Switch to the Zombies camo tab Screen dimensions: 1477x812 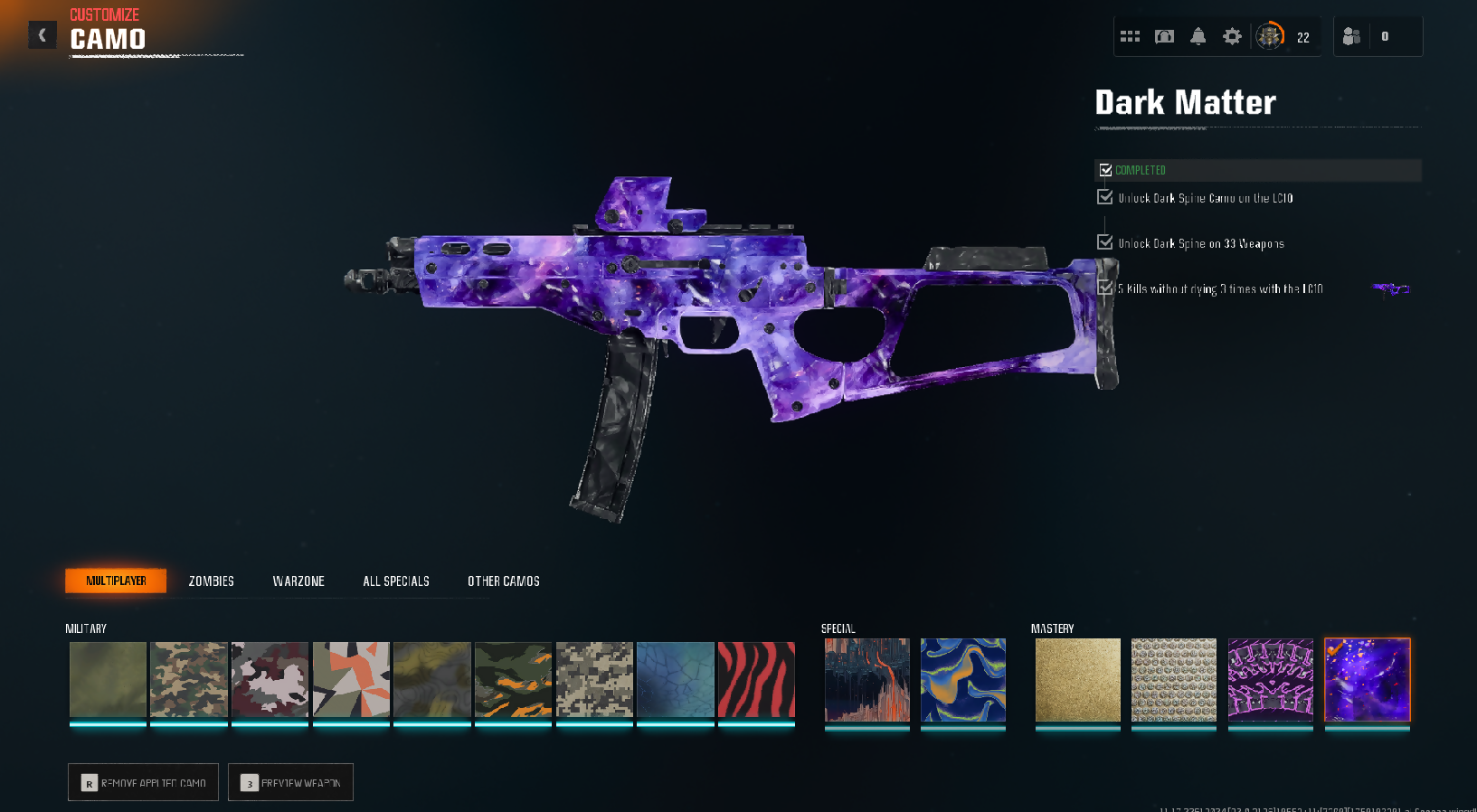[x=211, y=581]
